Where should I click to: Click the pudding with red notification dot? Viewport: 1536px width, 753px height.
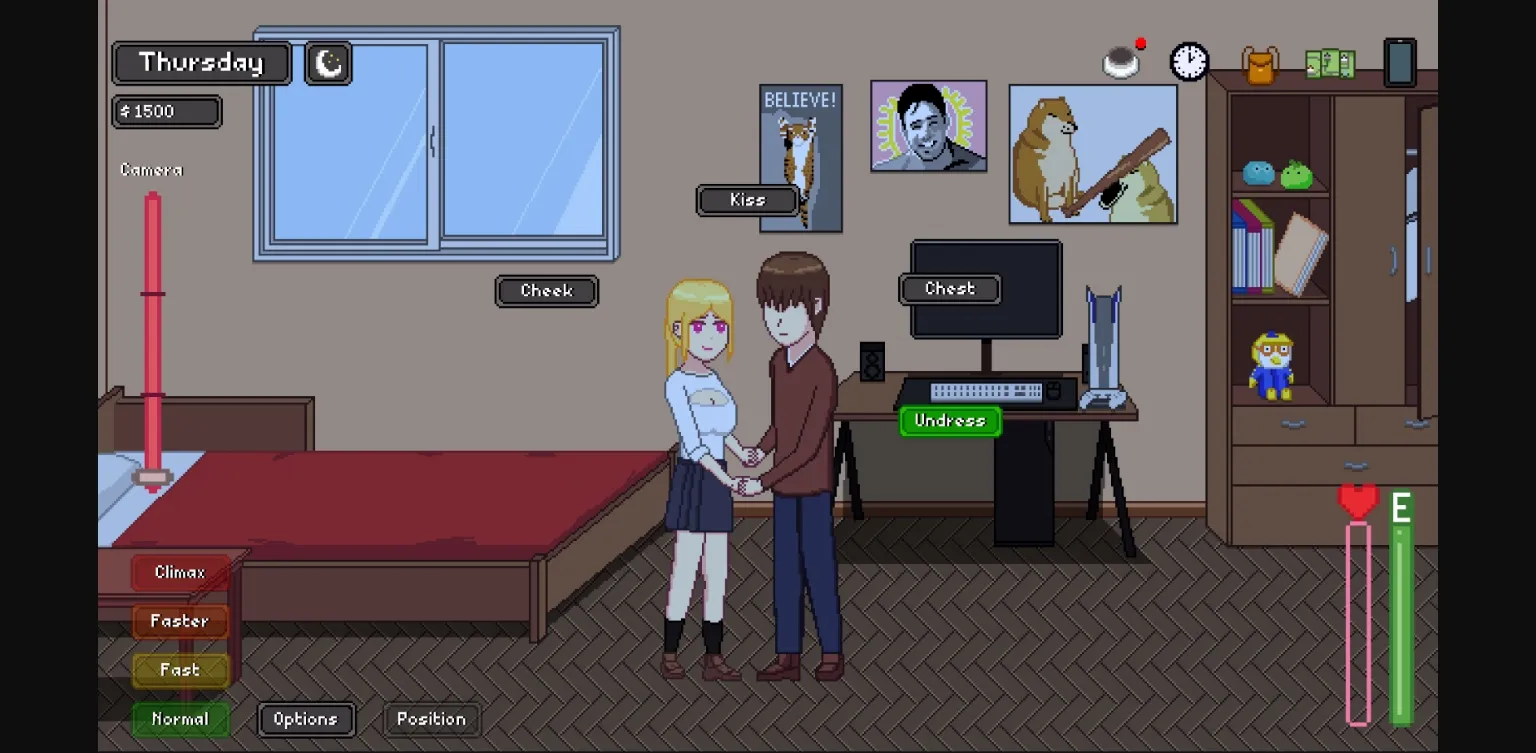(x=1122, y=60)
